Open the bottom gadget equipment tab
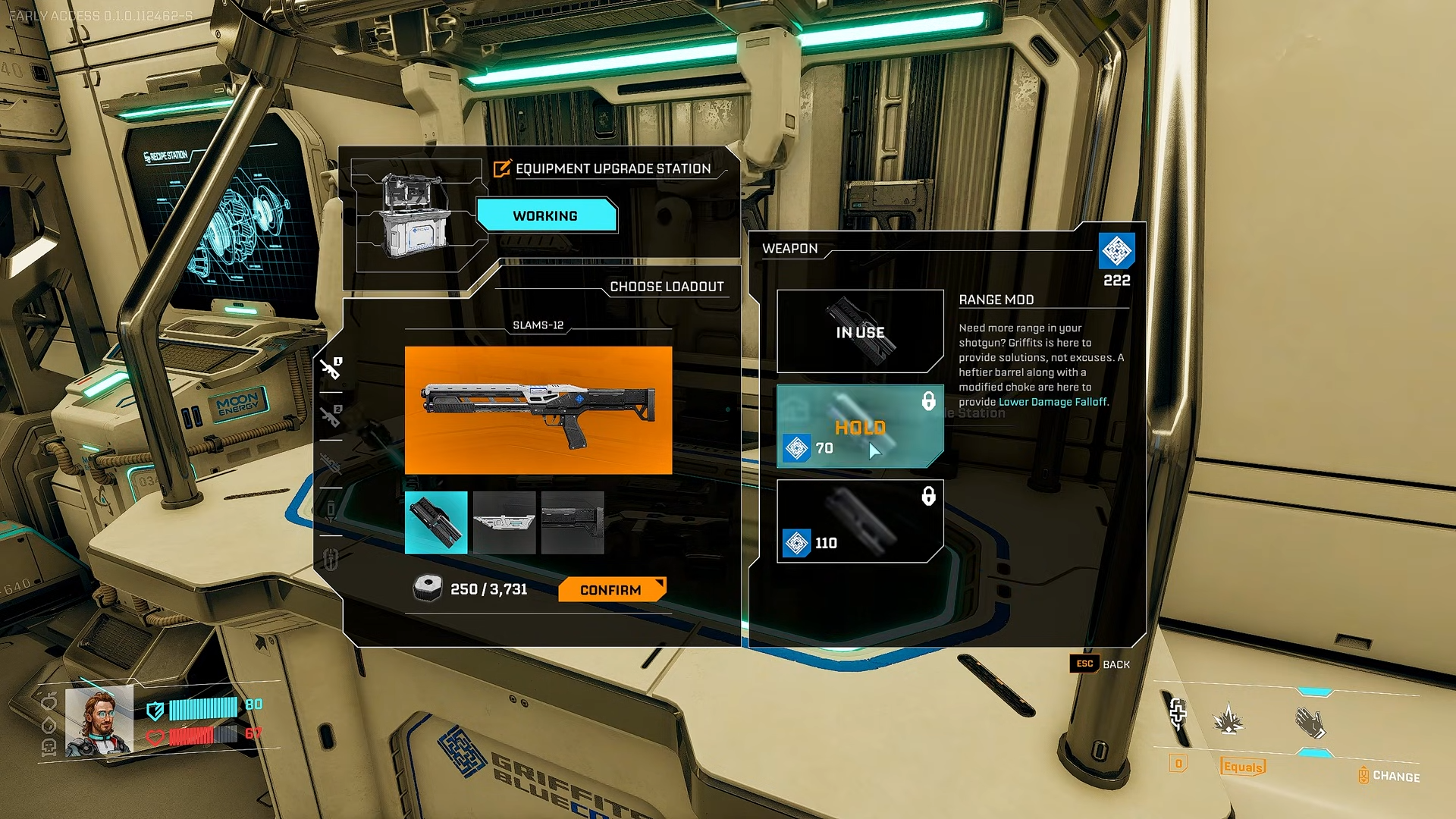Image resolution: width=1456 pixels, height=819 pixels. 331,560
